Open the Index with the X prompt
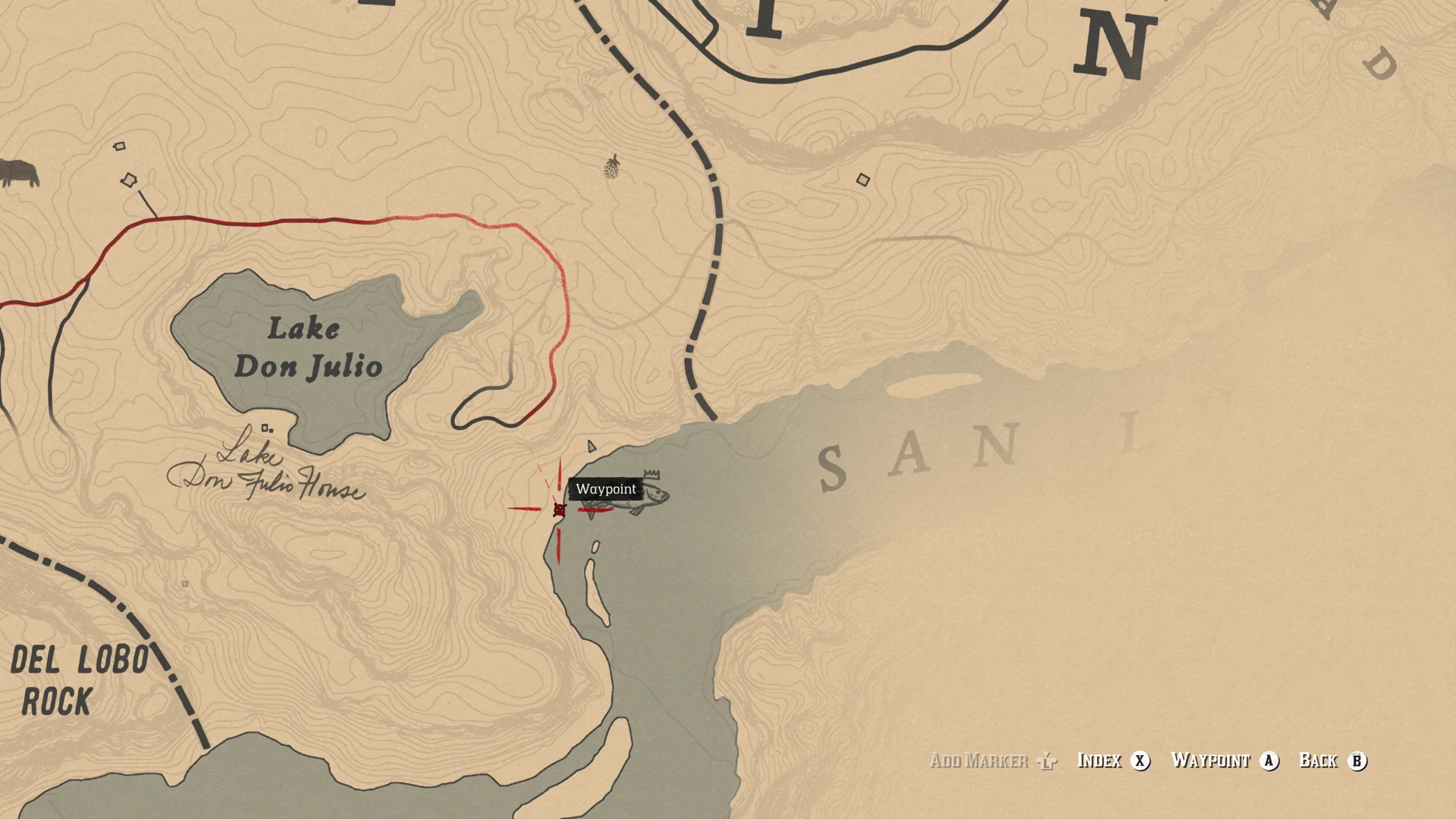The image size is (1456, 819). click(1140, 761)
